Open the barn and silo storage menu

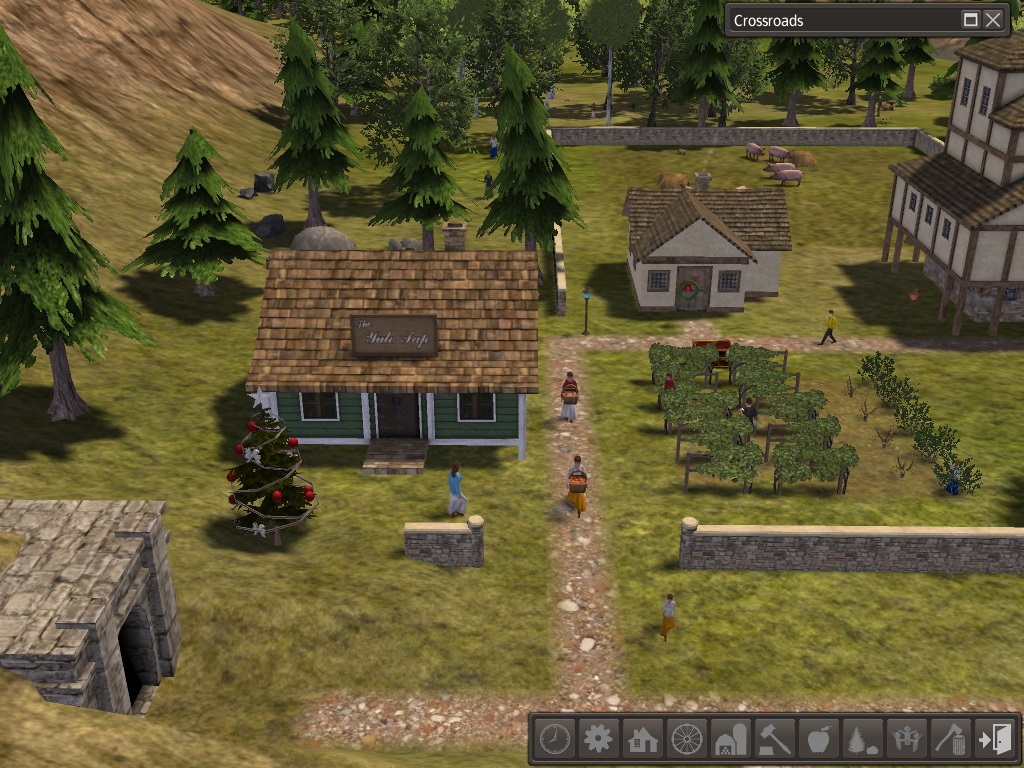pos(731,740)
